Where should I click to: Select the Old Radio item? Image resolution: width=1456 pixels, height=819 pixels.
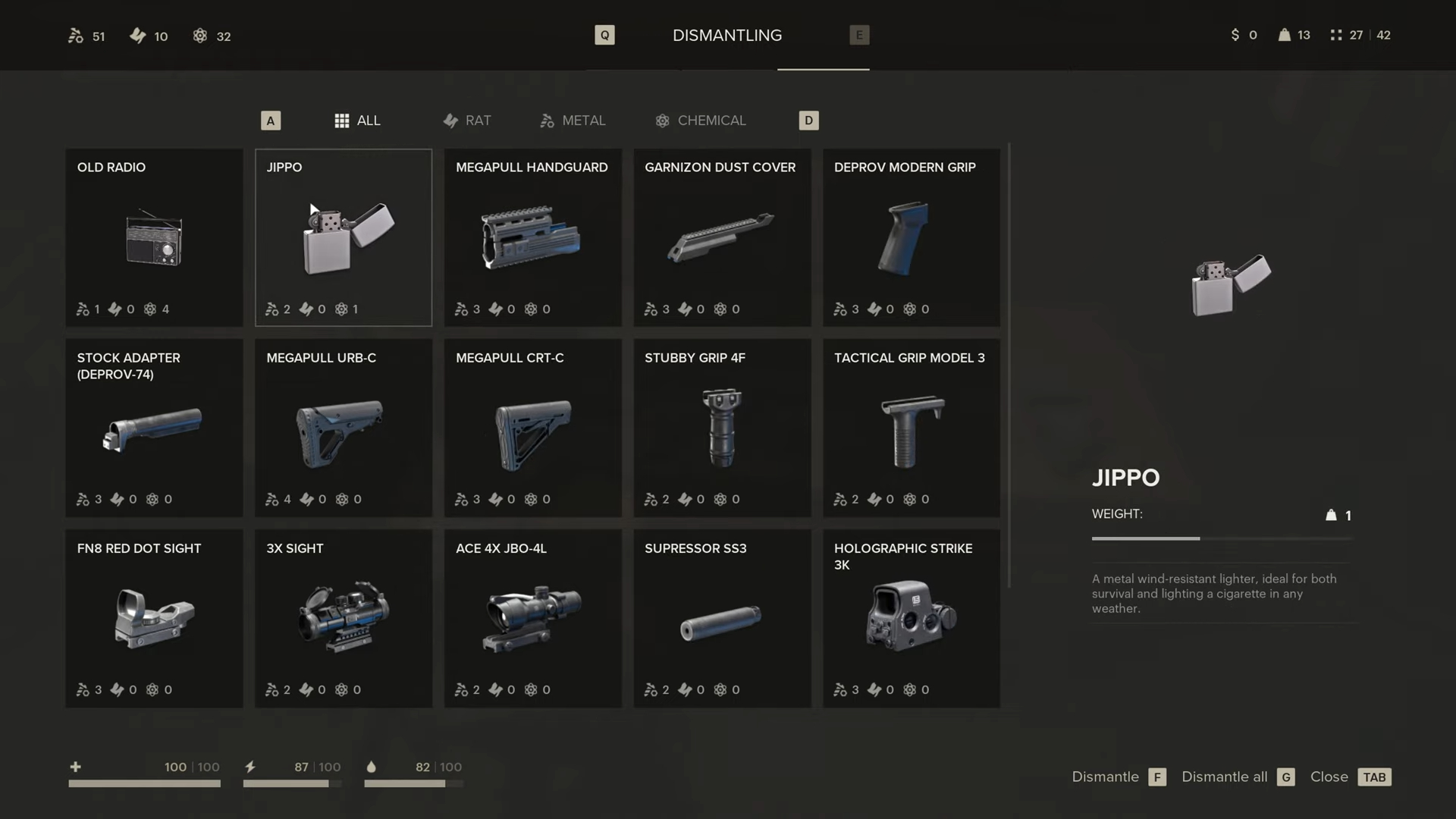[154, 238]
